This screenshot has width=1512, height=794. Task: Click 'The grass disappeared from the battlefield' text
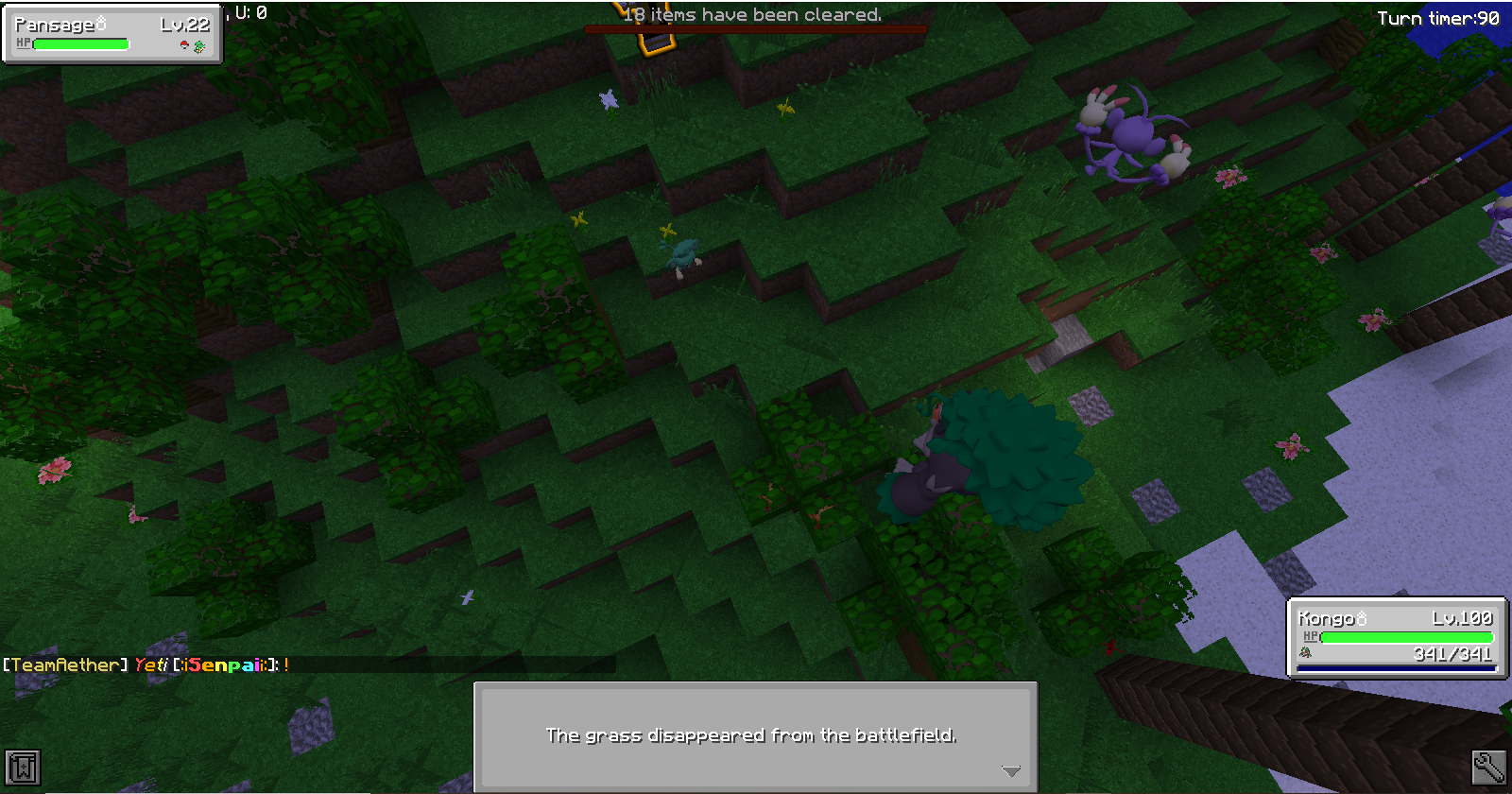pyautogui.click(x=753, y=734)
